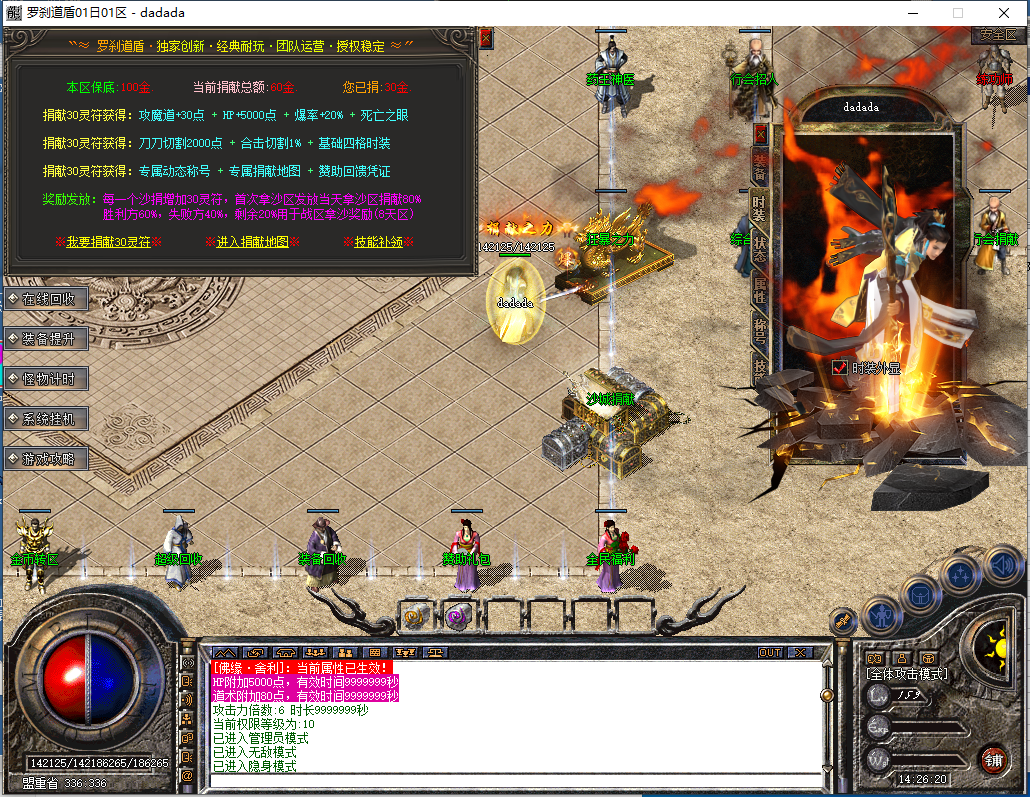The height and width of the screenshot is (797, 1030).
Task: Use the purple scroll hotbar item
Action: click(x=459, y=617)
